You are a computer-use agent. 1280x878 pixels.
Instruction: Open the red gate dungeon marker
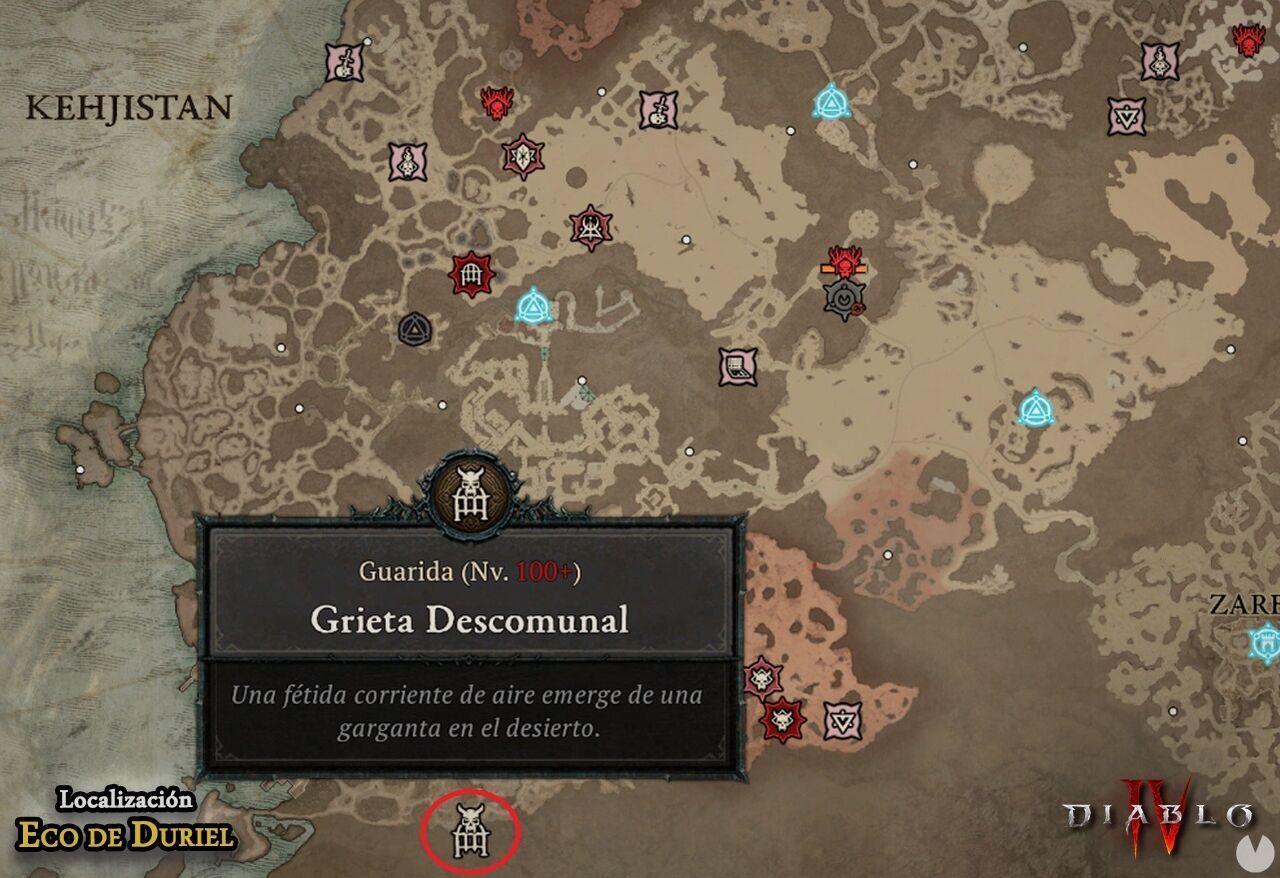[x=472, y=274]
